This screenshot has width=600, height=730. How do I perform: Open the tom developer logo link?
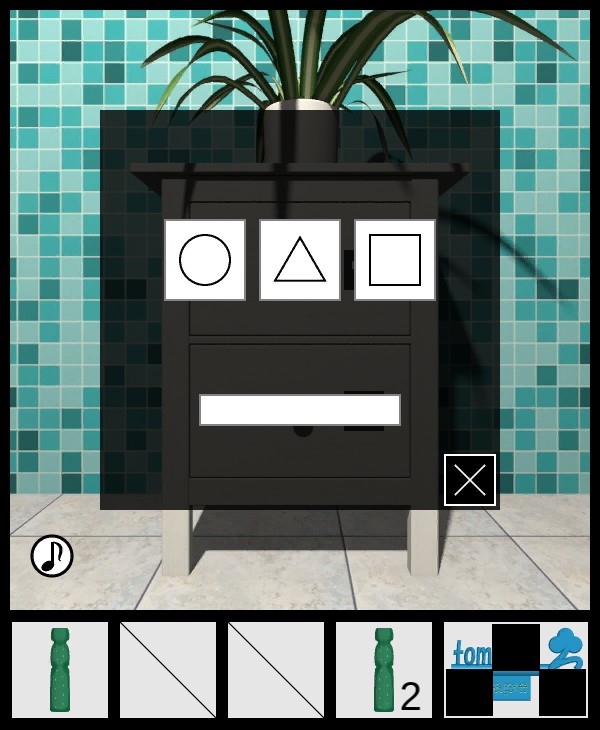coord(516,670)
